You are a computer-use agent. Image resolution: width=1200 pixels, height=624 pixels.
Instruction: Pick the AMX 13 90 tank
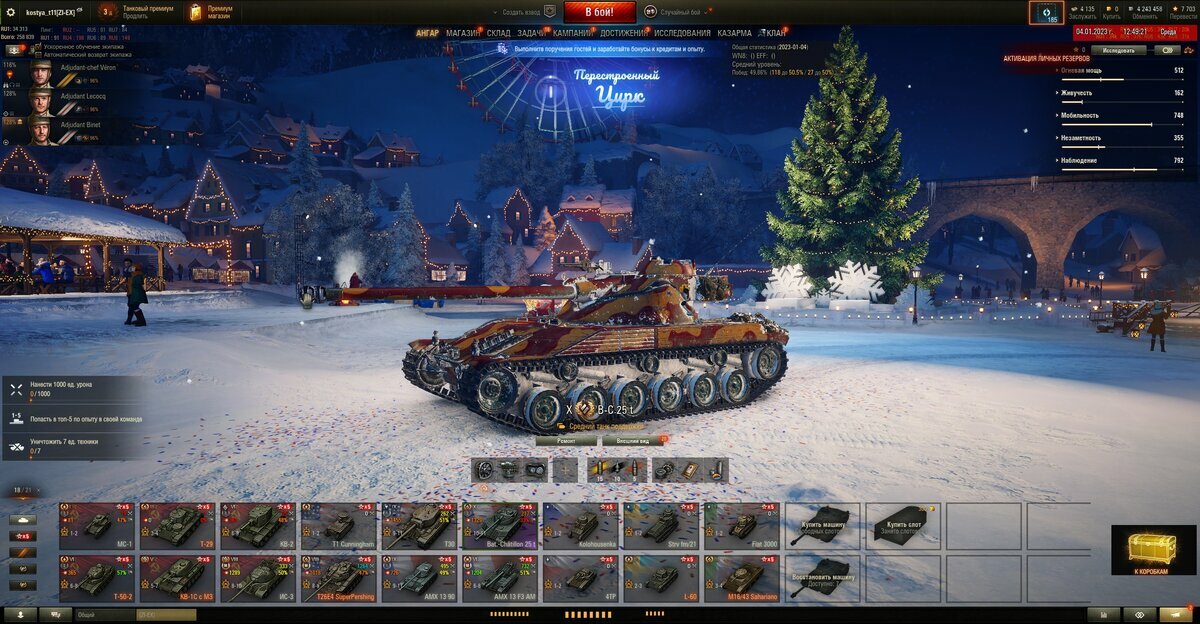[420, 578]
